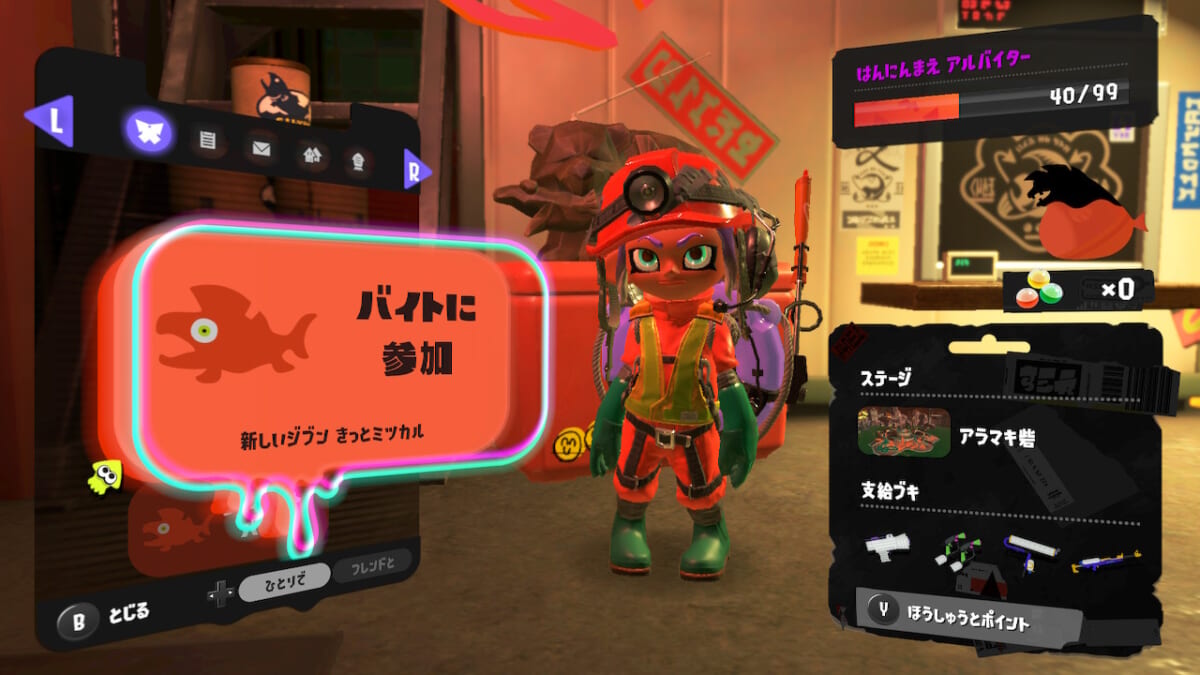
Task: Open the envelope mail tab icon
Action: (262, 150)
